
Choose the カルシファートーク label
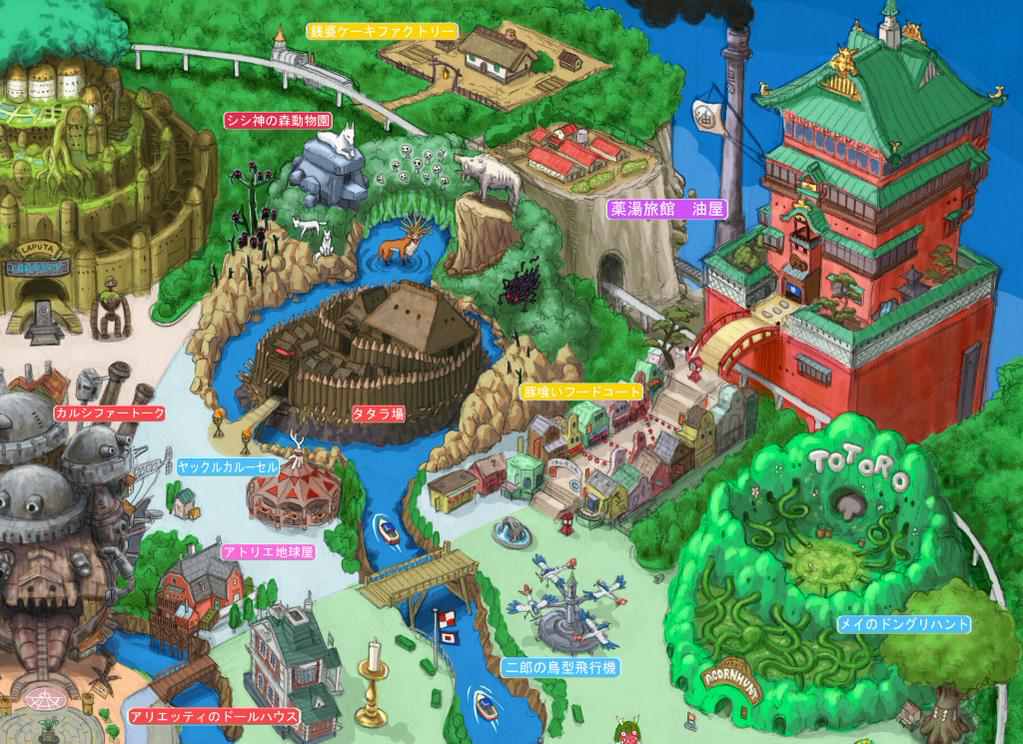[110, 412]
